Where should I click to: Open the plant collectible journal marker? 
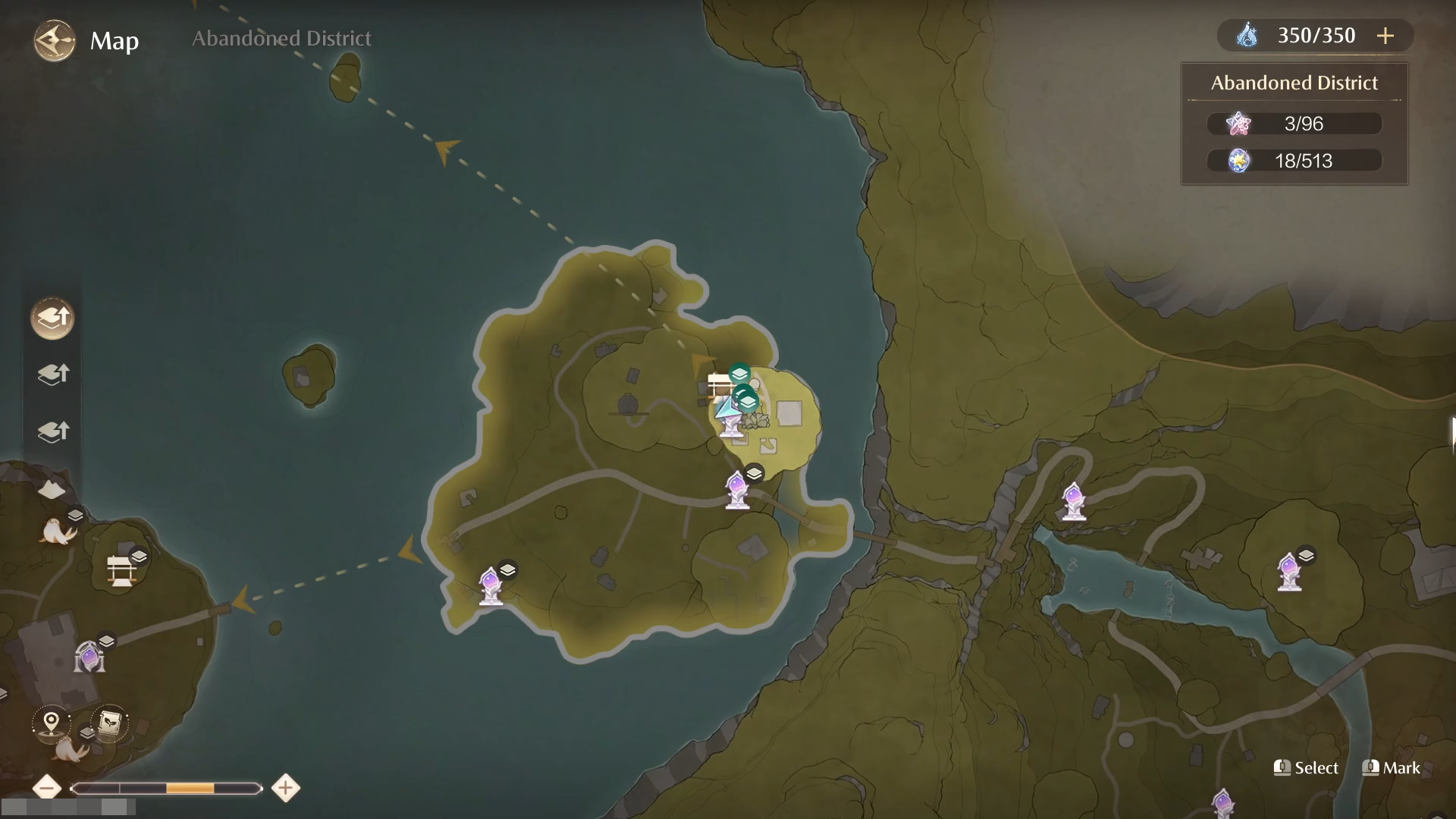(x=108, y=723)
